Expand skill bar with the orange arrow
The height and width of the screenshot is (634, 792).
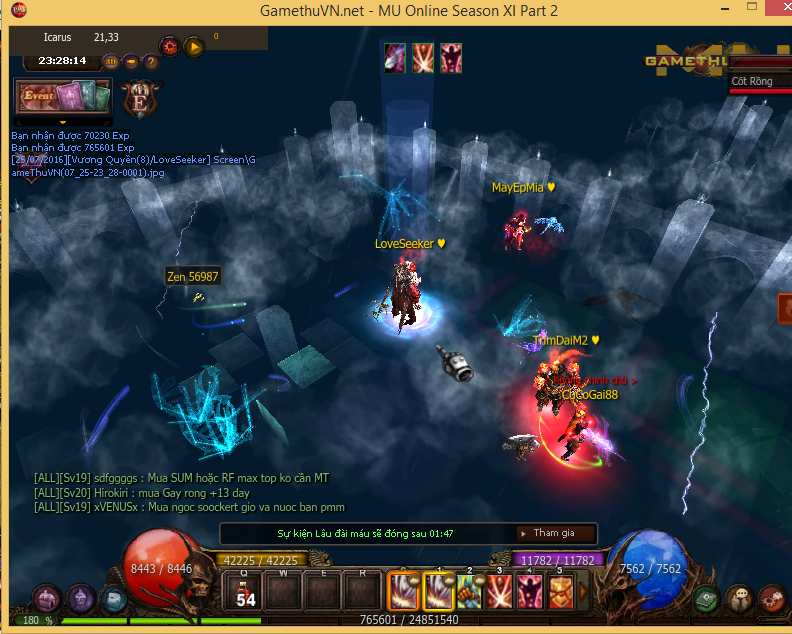click(582, 592)
